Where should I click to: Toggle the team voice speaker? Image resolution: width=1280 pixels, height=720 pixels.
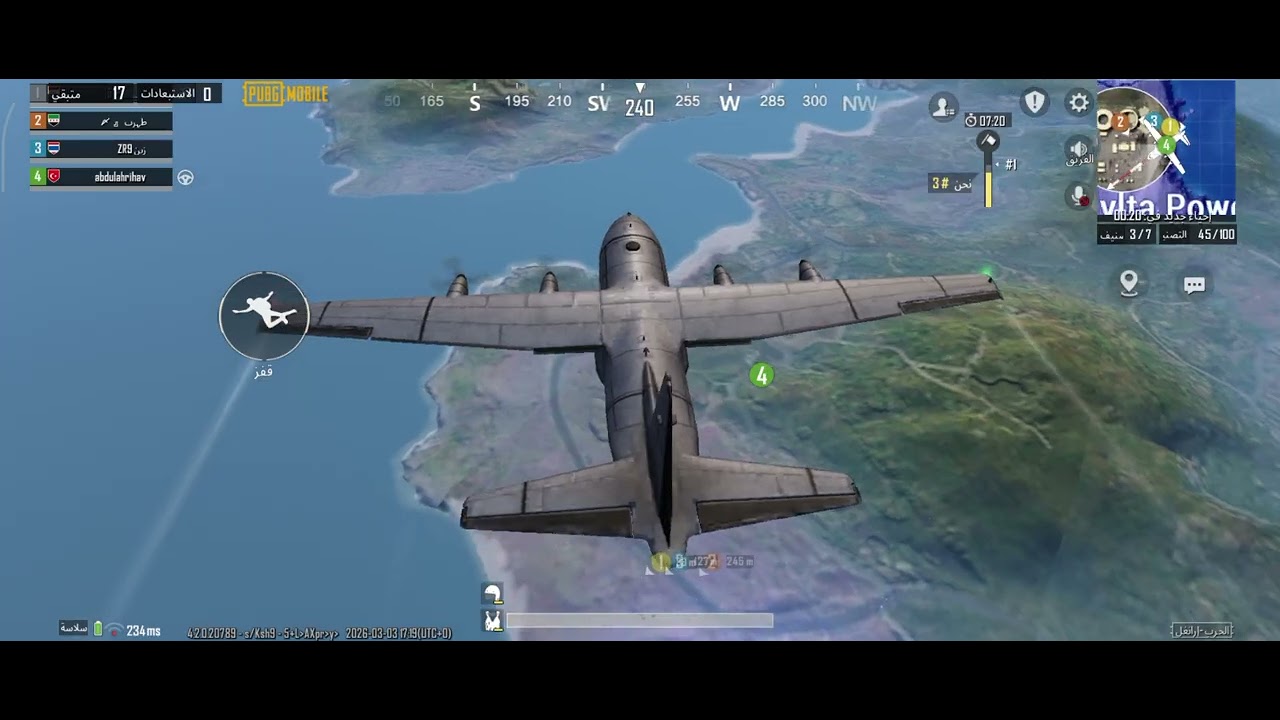[x=1079, y=150]
